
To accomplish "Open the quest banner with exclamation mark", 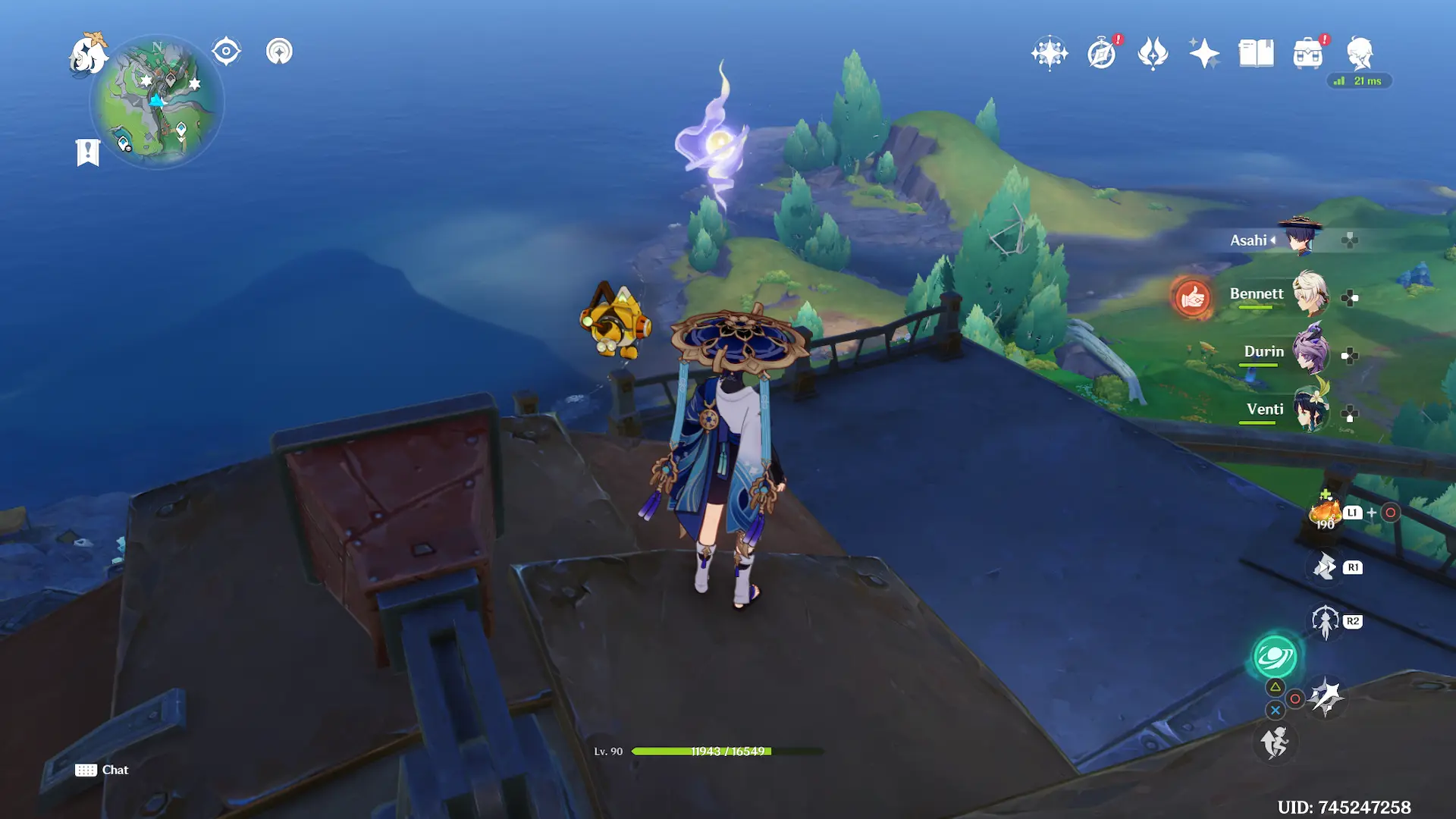I will (88, 152).
